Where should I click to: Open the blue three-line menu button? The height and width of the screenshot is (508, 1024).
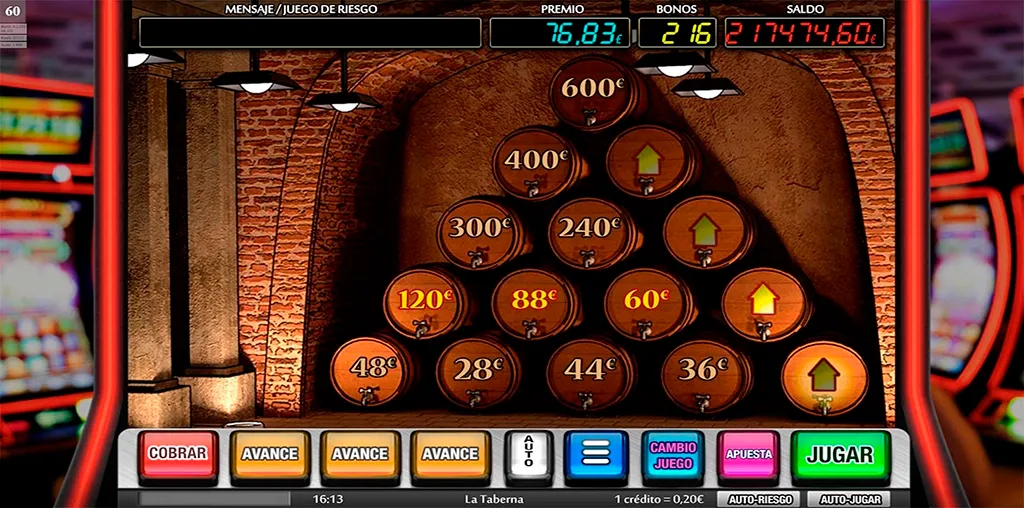pos(596,455)
